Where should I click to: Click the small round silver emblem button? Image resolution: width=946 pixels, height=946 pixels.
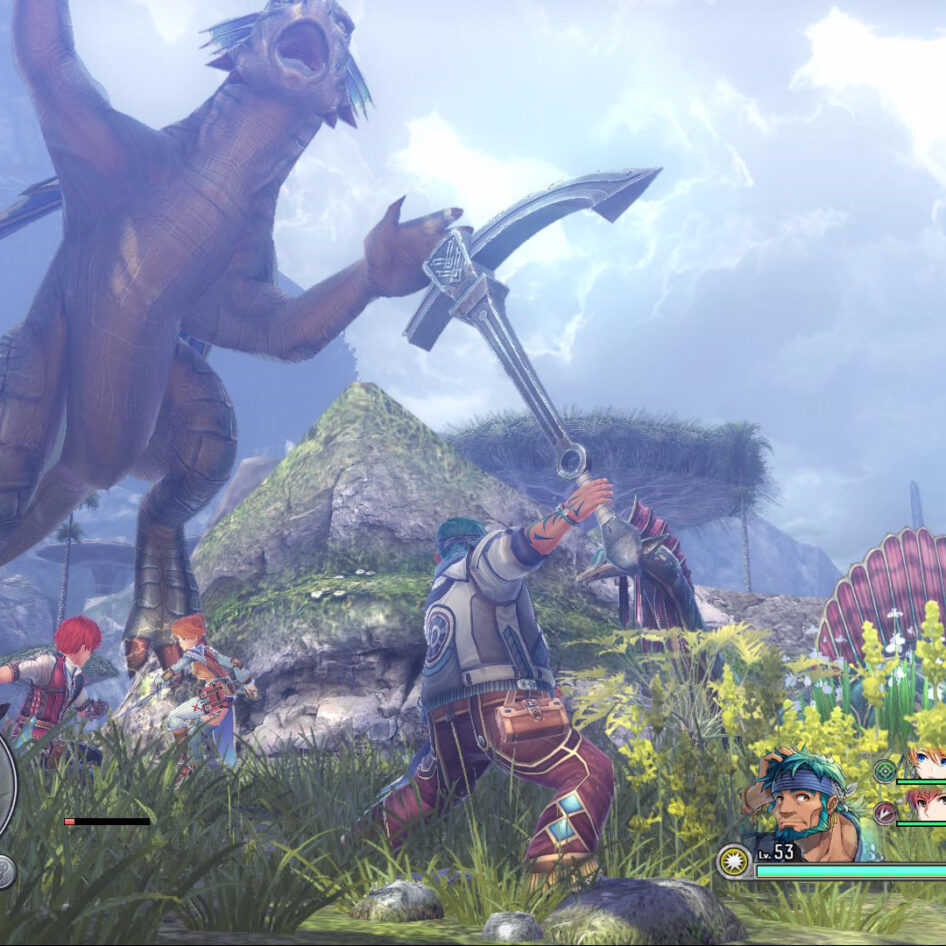click(5, 871)
